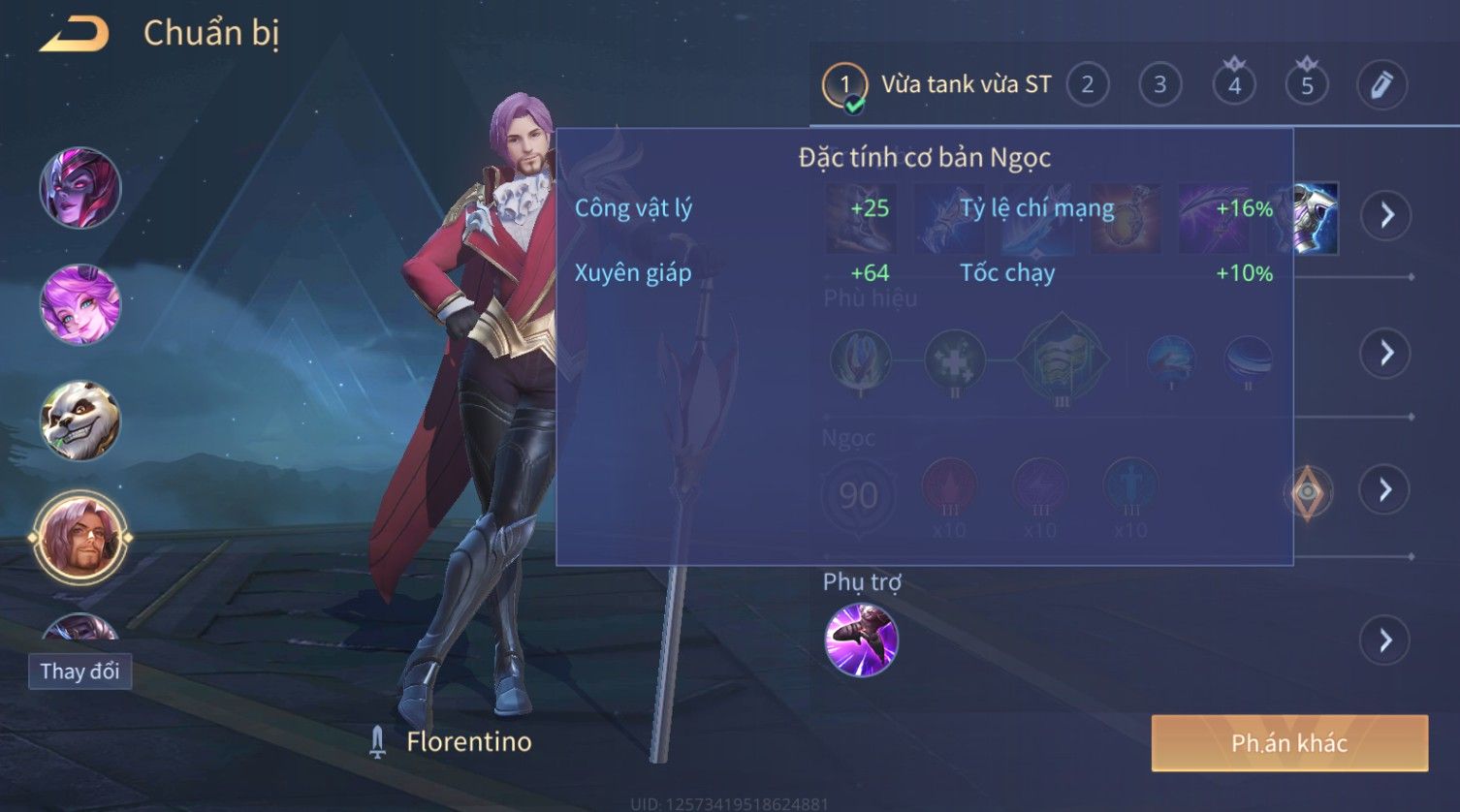Switch to preset slot 3
This screenshot has width=1460, height=812.
point(1159,85)
